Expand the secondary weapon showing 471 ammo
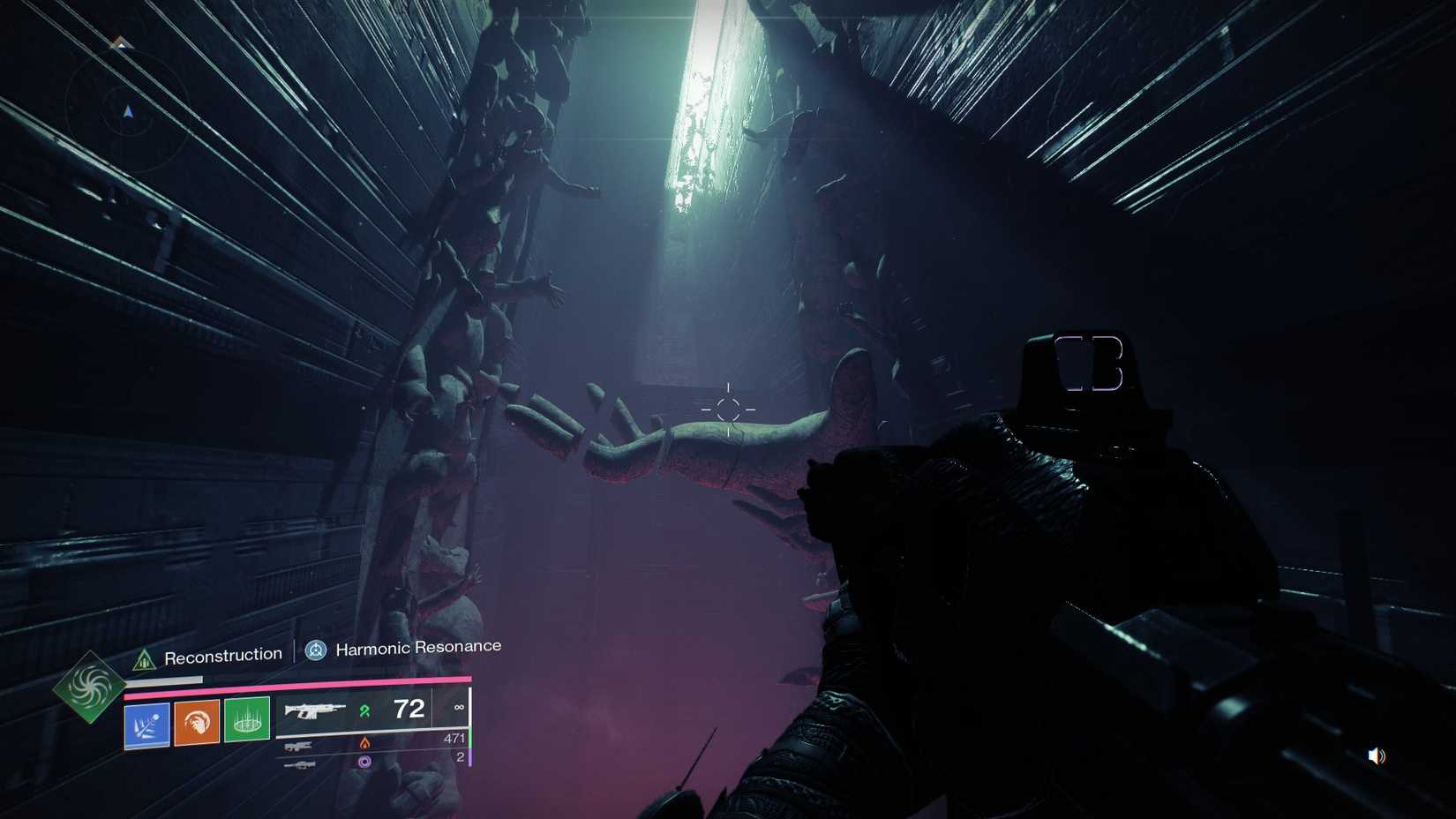The image size is (1456, 819). (299, 746)
